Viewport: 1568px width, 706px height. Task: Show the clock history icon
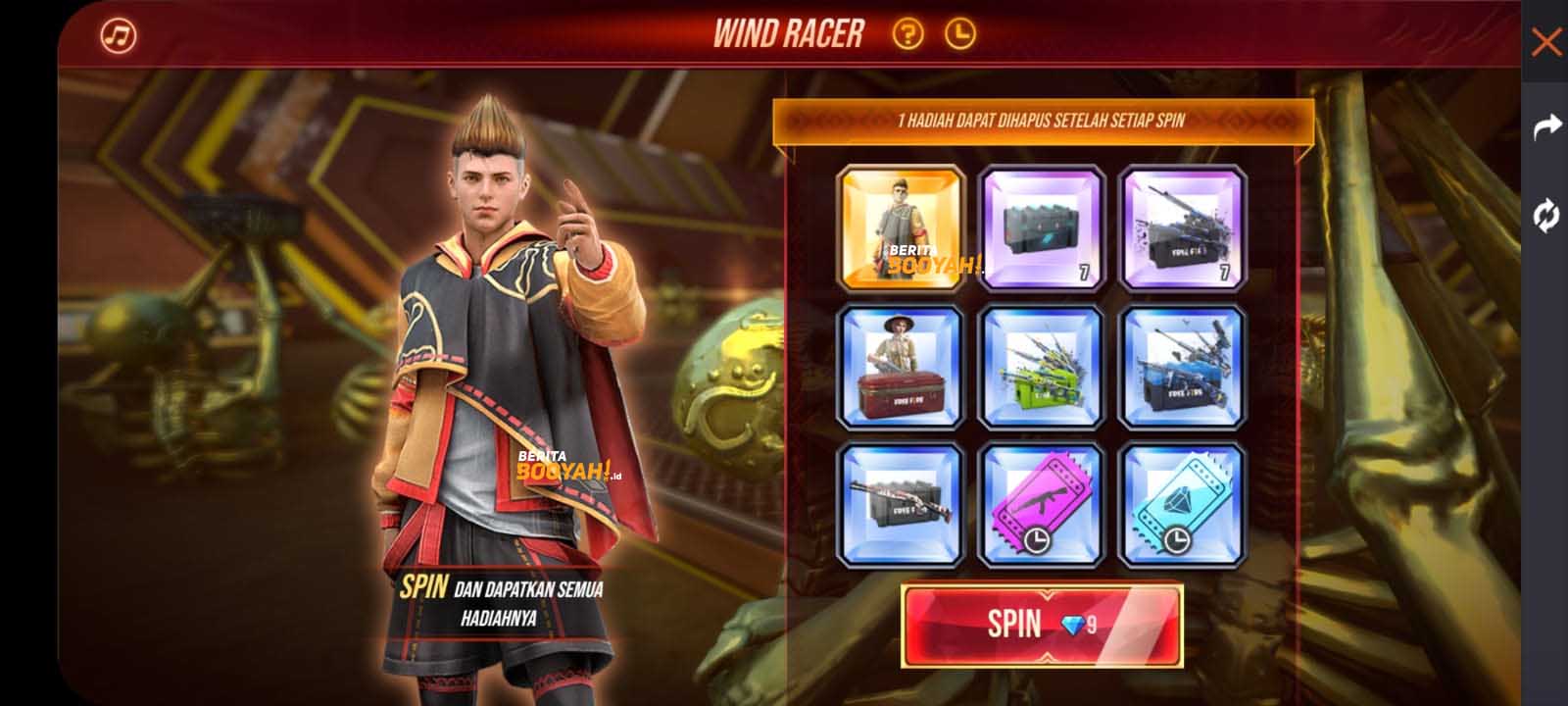(x=960, y=35)
